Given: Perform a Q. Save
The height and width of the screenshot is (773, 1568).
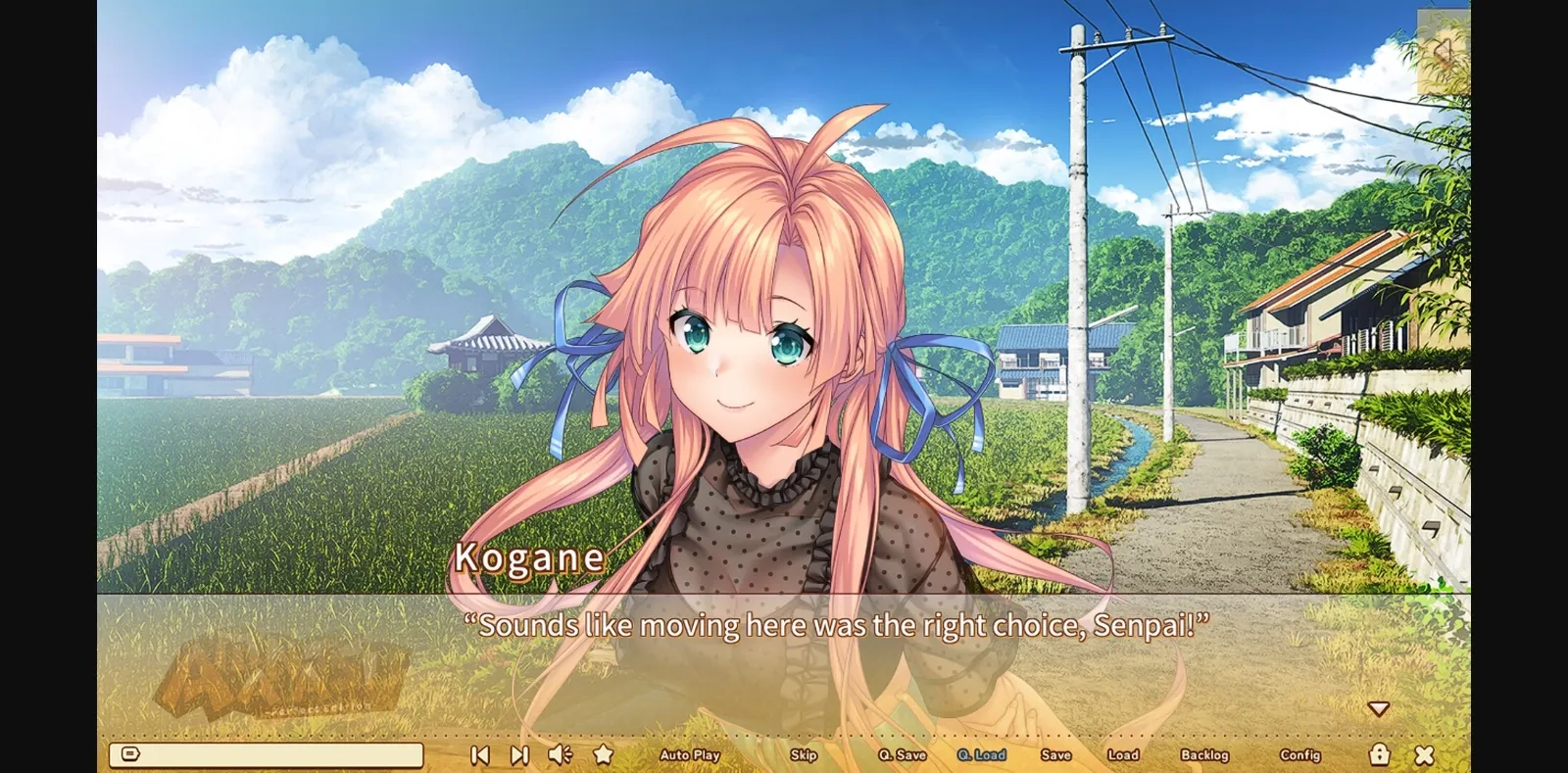Looking at the screenshot, I should (903, 754).
